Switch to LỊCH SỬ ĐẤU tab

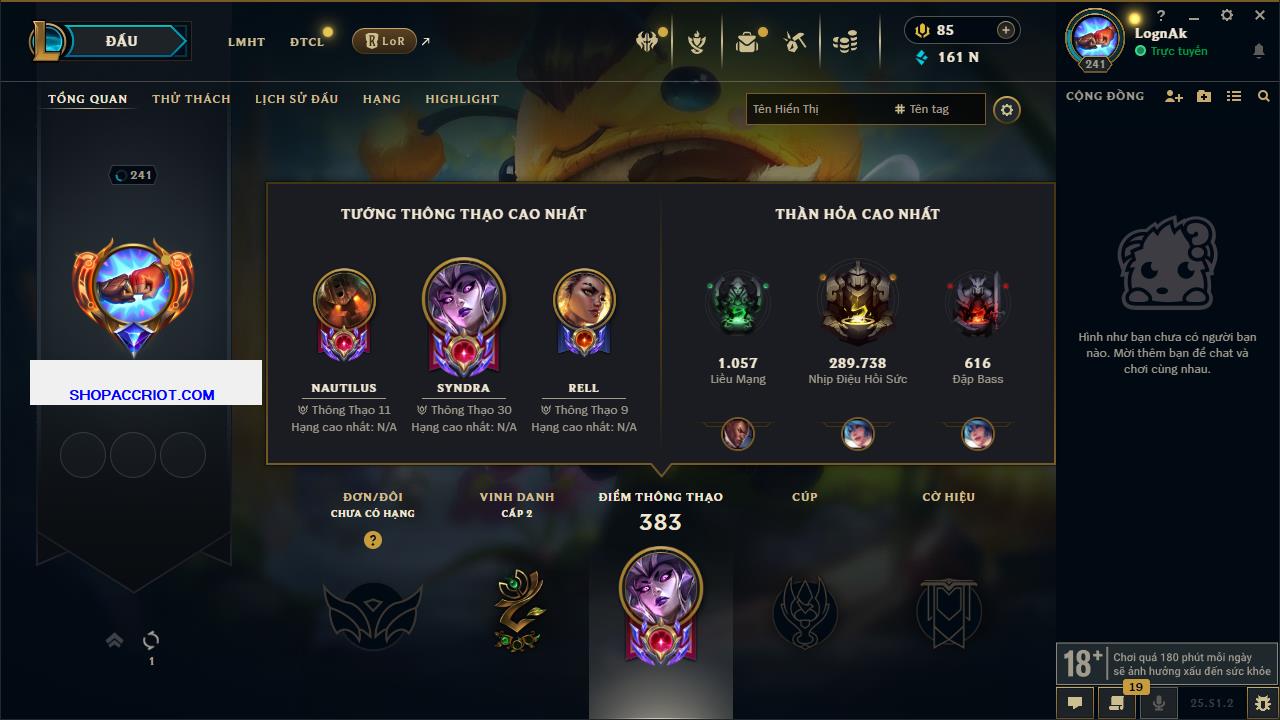(296, 99)
